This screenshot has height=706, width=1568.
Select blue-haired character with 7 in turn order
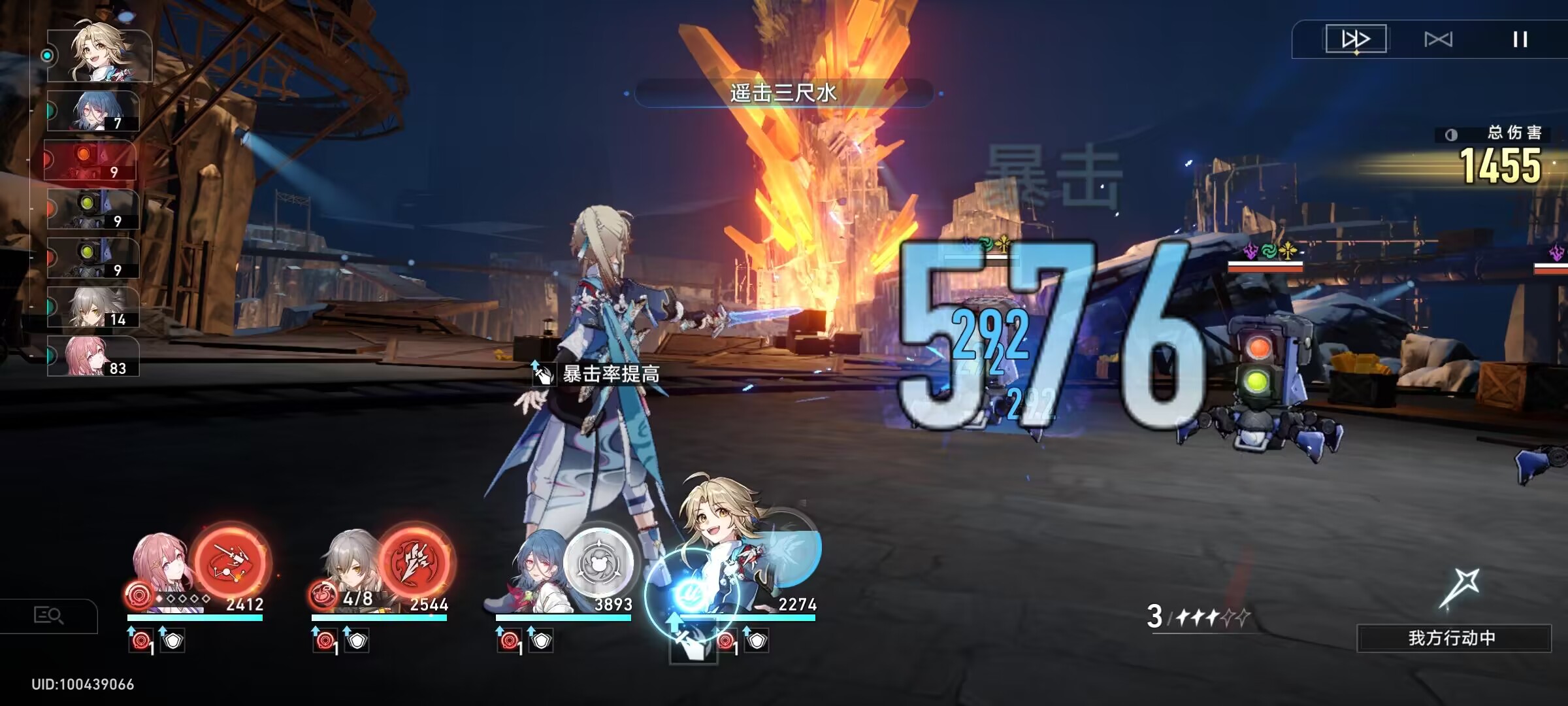[x=93, y=111]
